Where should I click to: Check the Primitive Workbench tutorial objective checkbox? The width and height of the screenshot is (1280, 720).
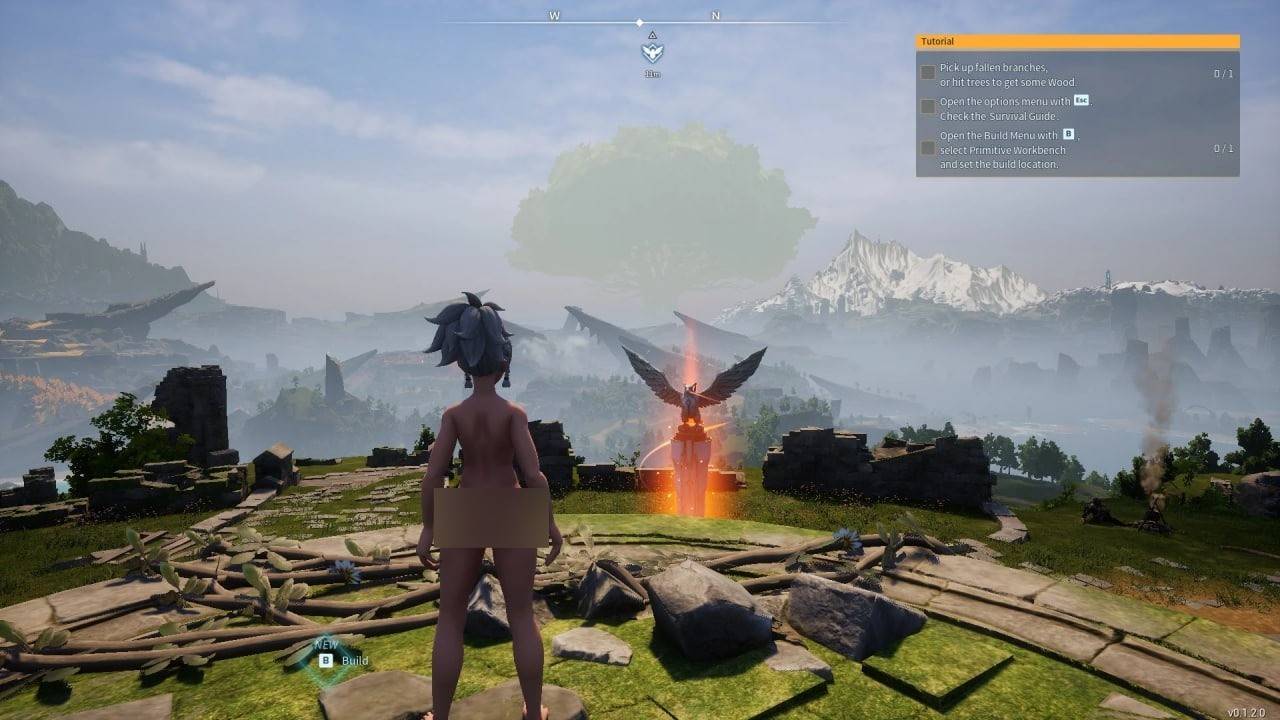928,147
